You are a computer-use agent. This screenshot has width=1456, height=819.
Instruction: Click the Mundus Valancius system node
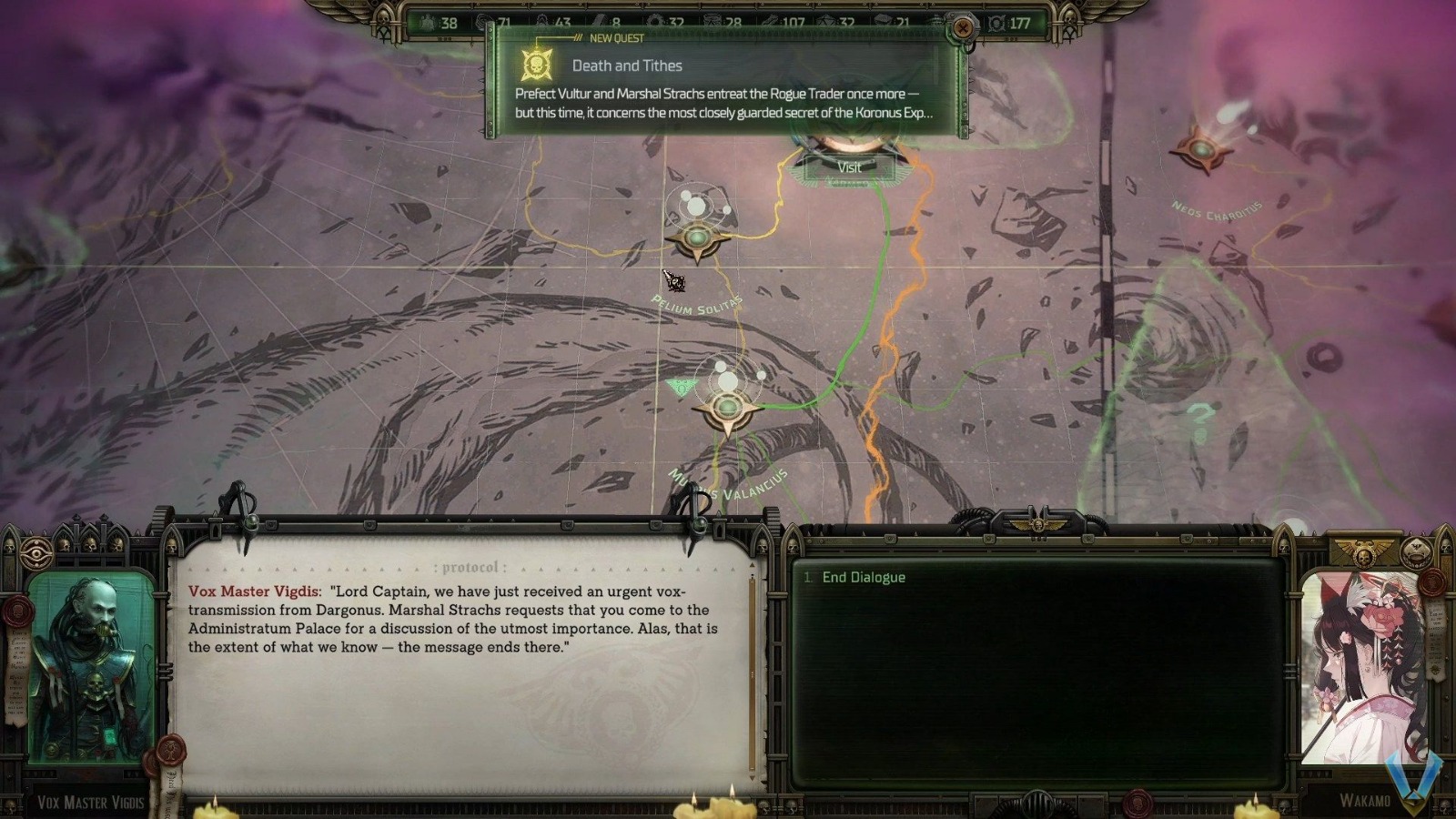tap(726, 409)
